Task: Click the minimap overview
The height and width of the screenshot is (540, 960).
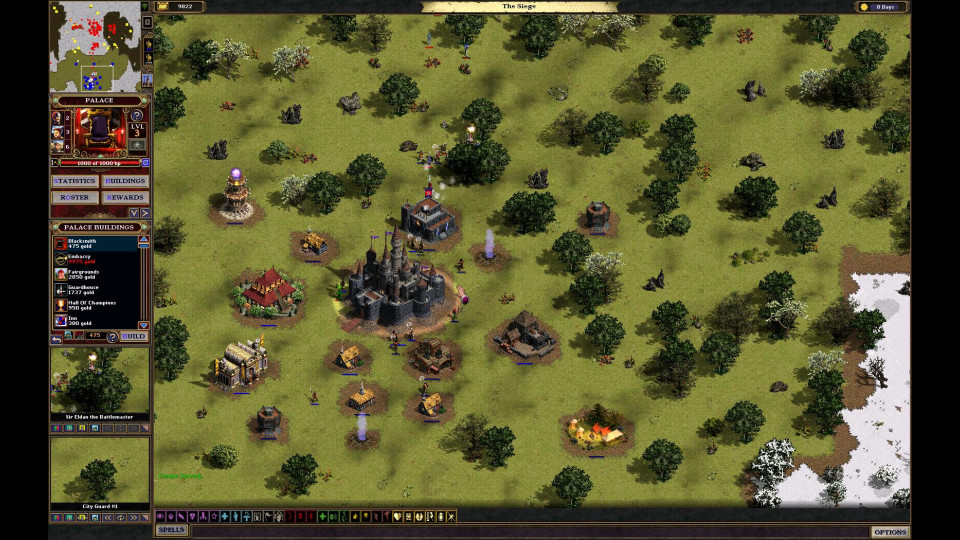Action: click(97, 46)
